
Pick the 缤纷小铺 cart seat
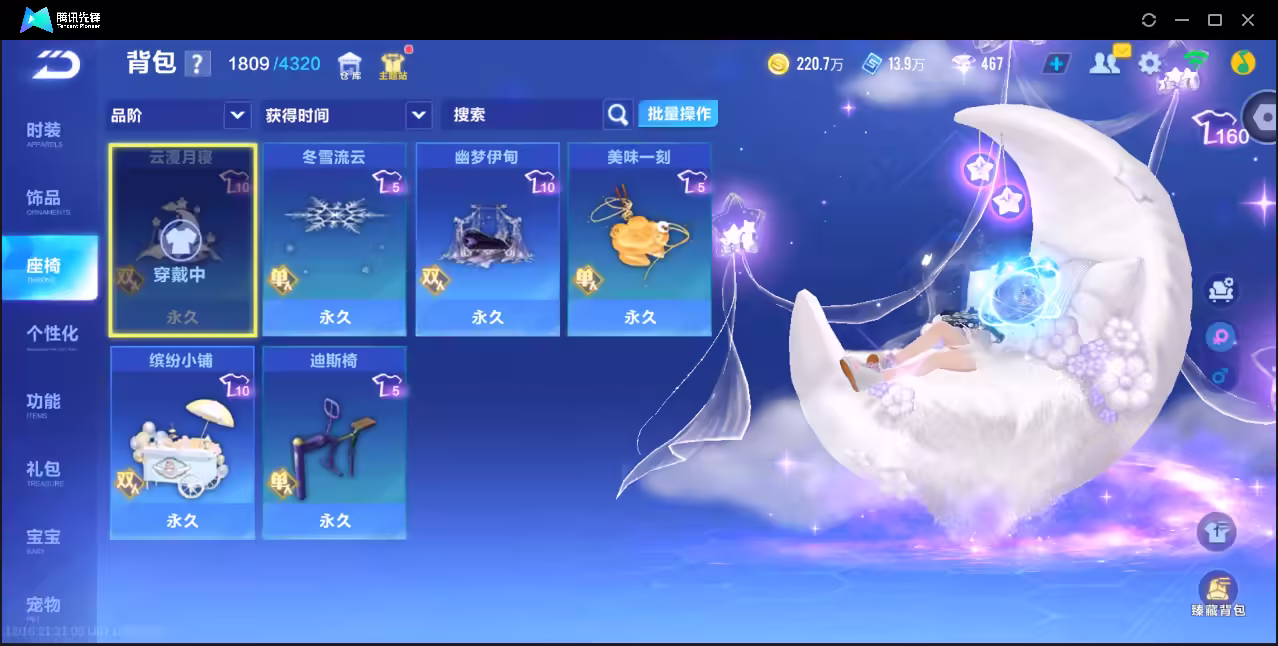[182, 443]
